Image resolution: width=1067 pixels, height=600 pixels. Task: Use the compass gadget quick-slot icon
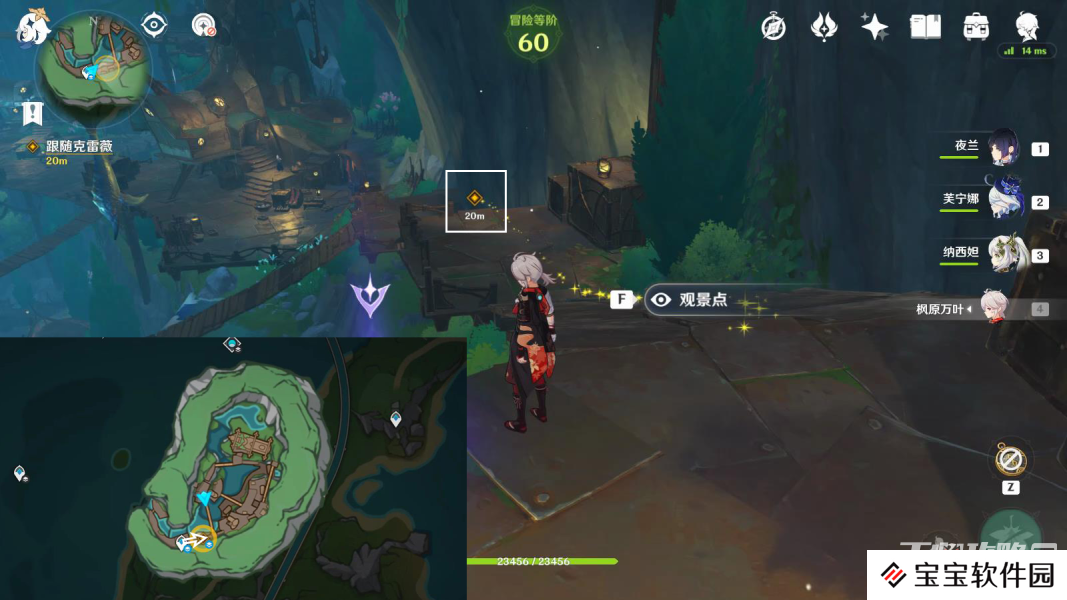tap(1010, 461)
